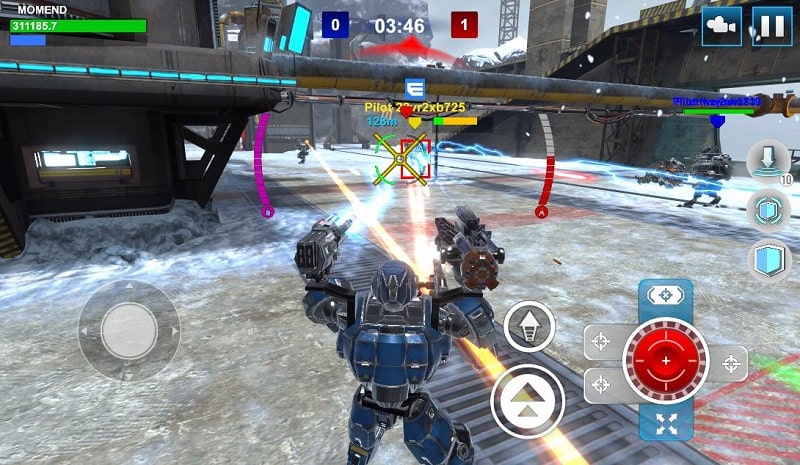
Task: Tap the four-arrow expand button below fire
Action: pyautogui.click(x=665, y=422)
